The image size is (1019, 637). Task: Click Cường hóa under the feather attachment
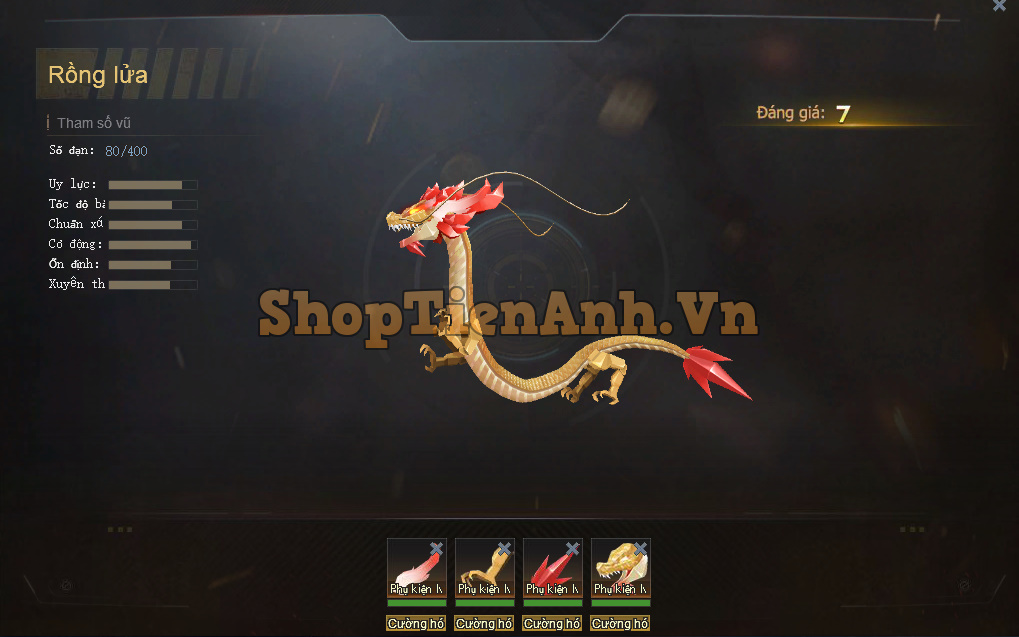click(x=416, y=624)
